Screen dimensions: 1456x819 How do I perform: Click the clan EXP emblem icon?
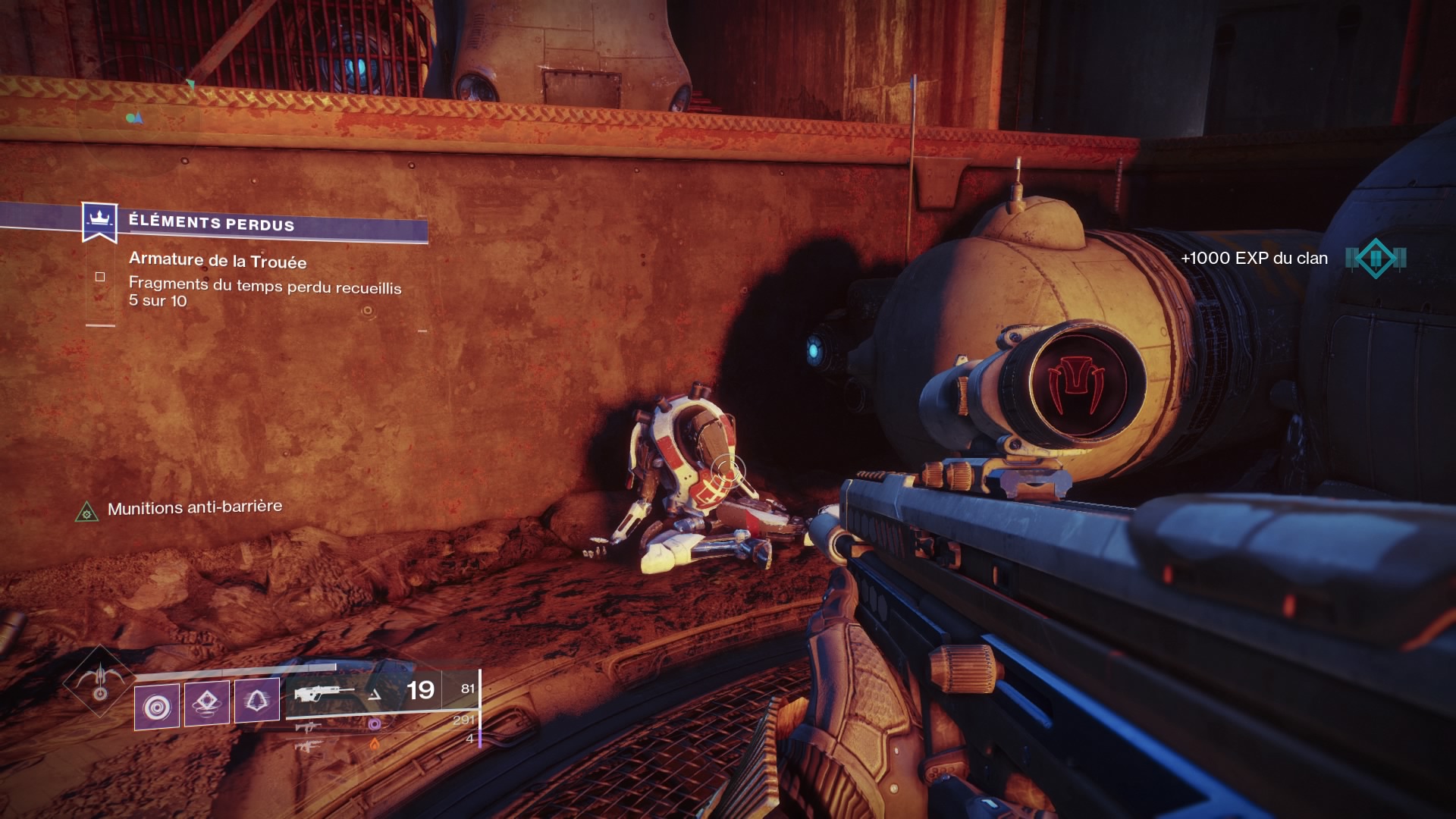(1376, 259)
